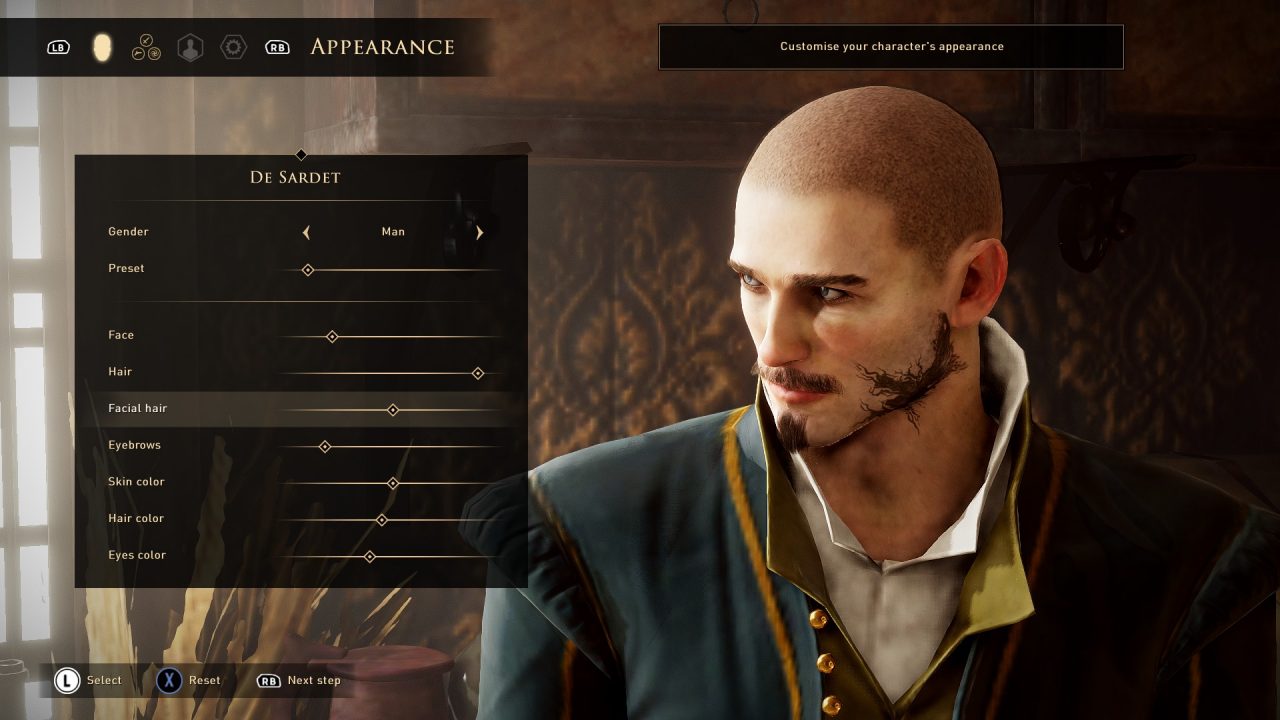Click the RB bumper prompt beside Appearance
1280x720 pixels.
pyautogui.click(x=277, y=47)
